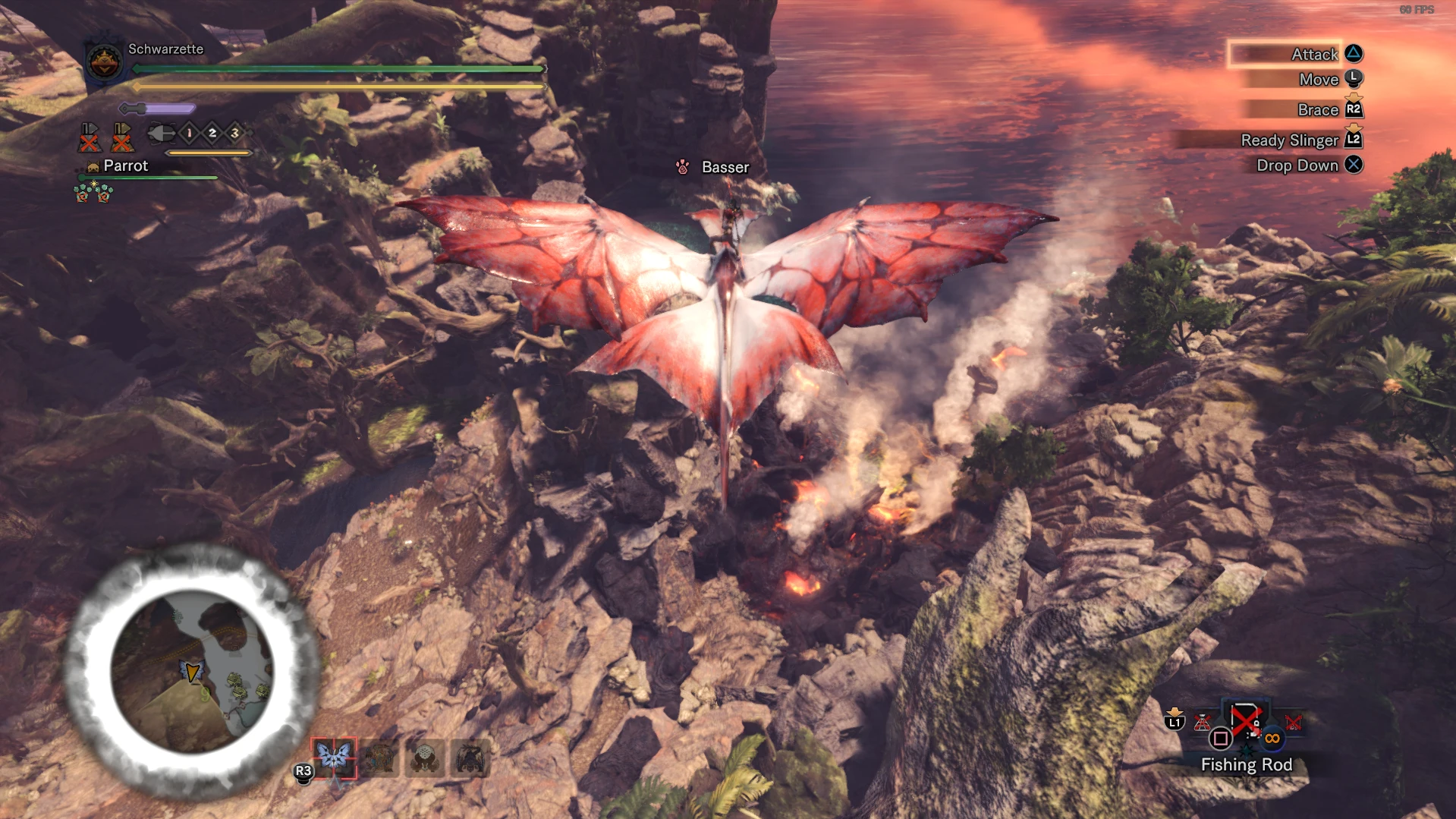
Task: Select the spotted white-headed monster icon
Action: pos(424,758)
